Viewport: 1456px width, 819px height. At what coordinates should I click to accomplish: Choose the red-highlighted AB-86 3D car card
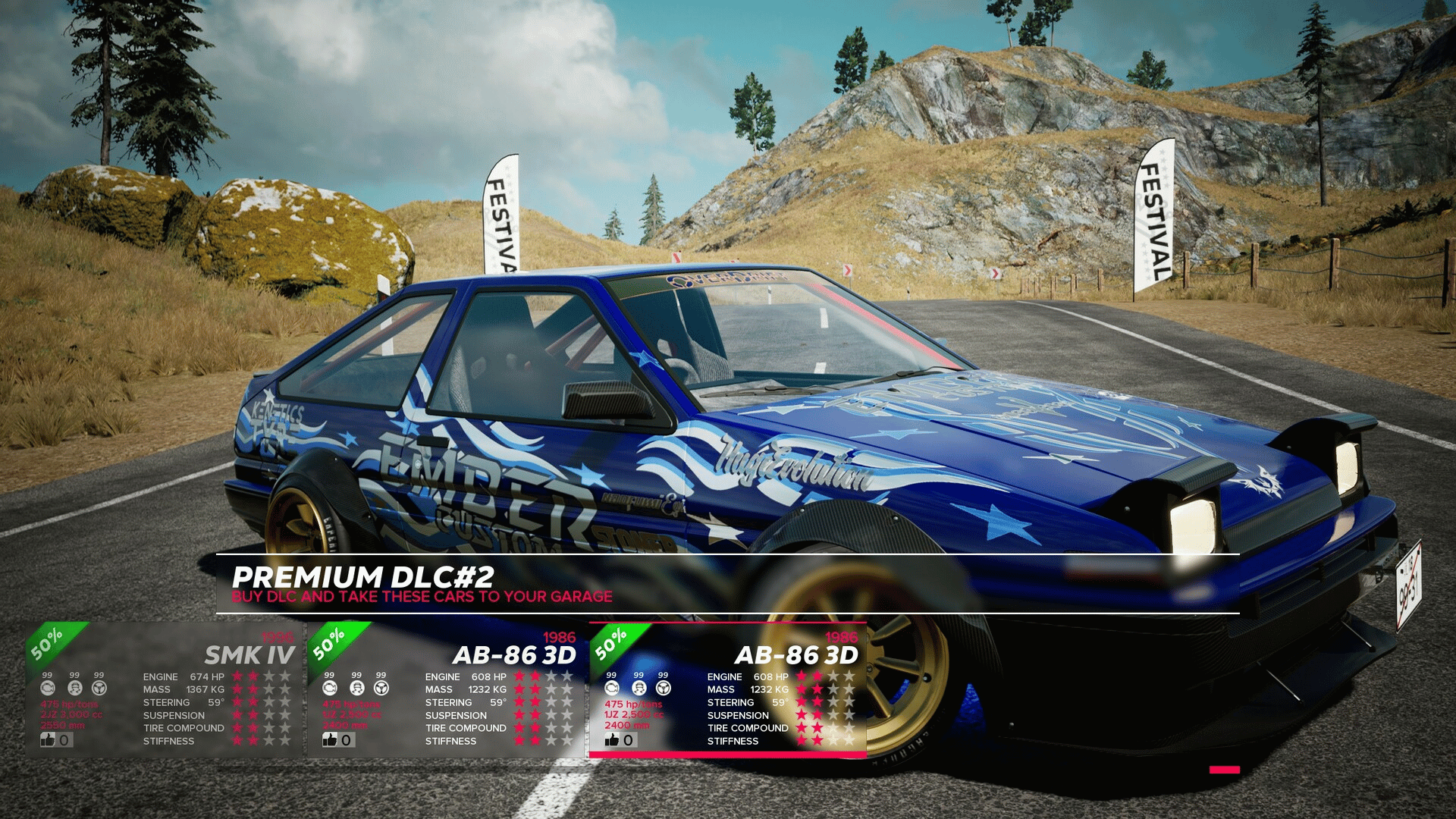point(728,689)
